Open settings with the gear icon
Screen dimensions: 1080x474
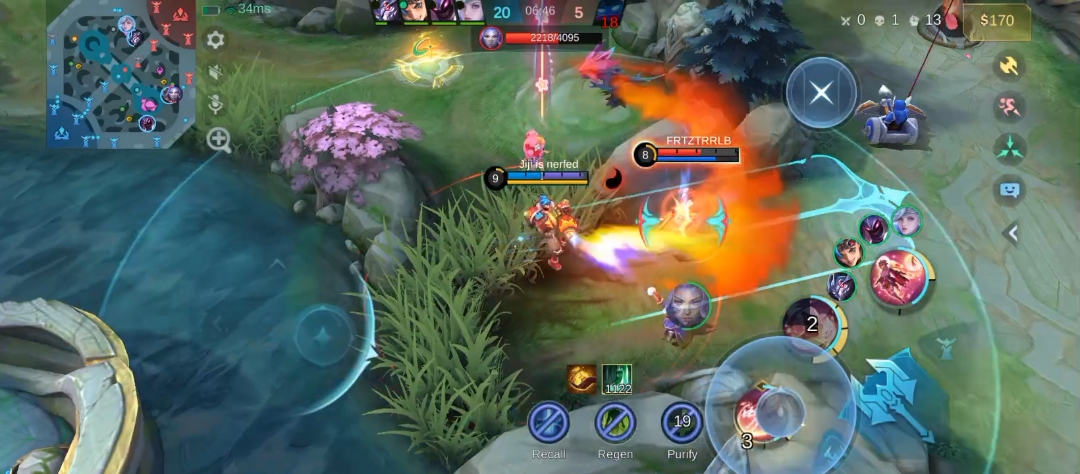click(215, 40)
